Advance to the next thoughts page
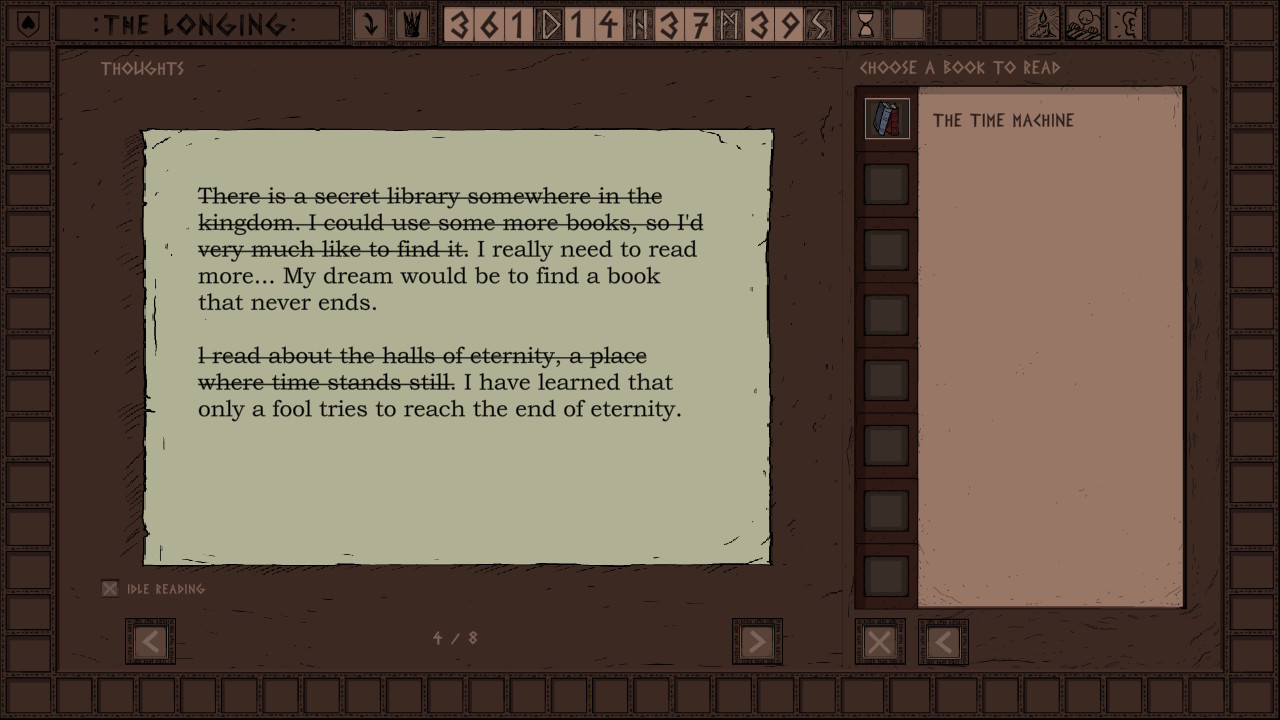This screenshot has width=1280, height=720. 757,641
